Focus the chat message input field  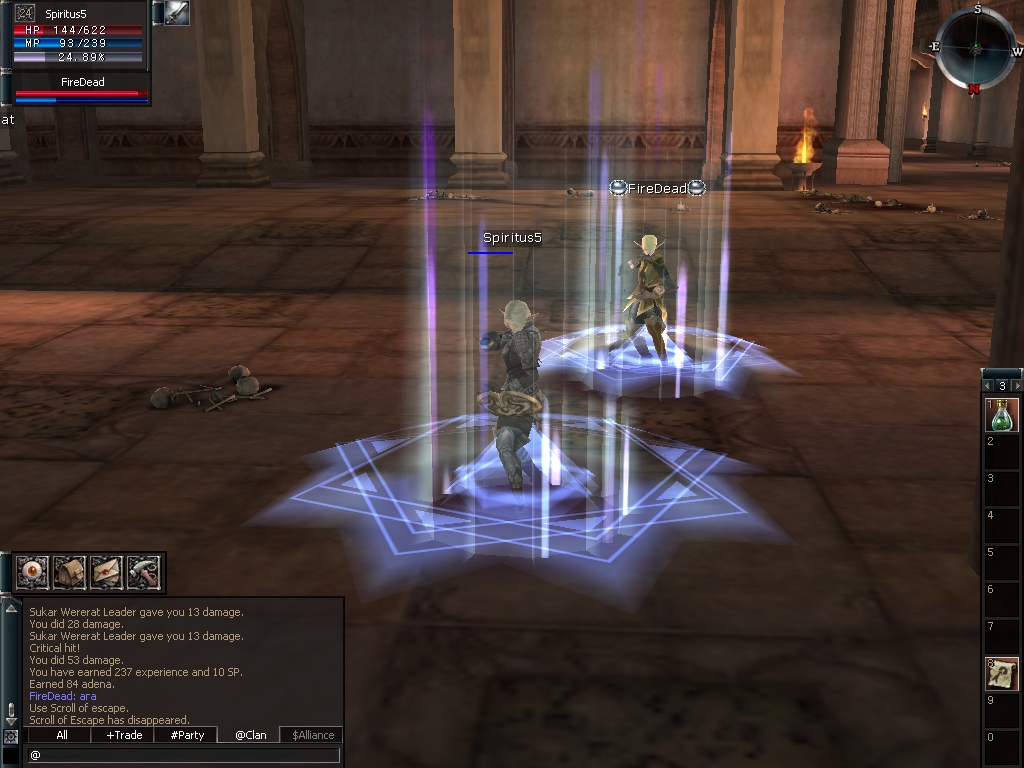click(x=185, y=755)
